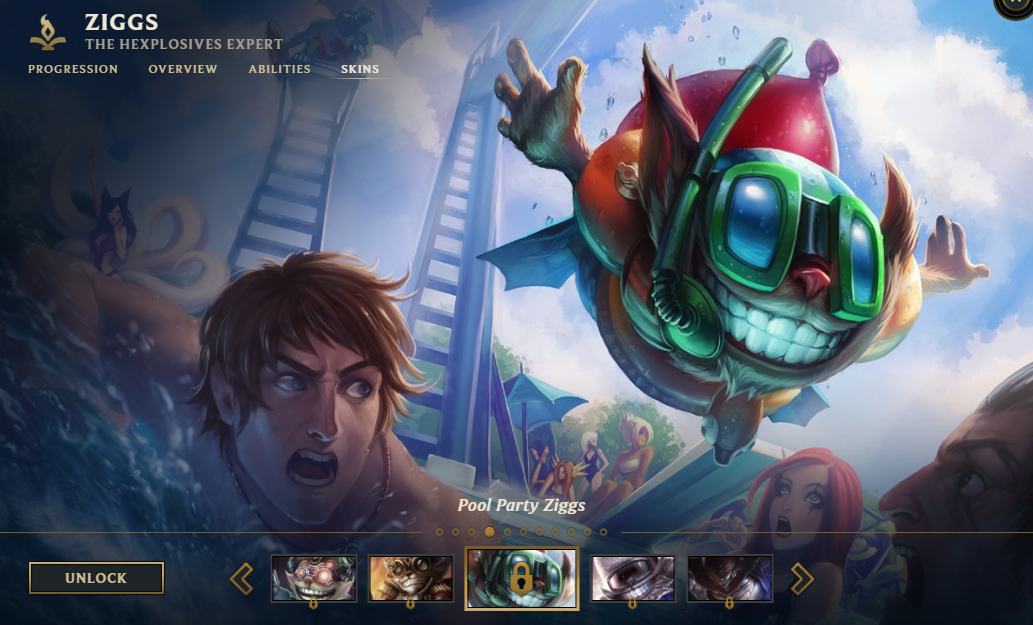1033x625 pixels.
Task: Select the Skins tab
Action: coord(360,70)
